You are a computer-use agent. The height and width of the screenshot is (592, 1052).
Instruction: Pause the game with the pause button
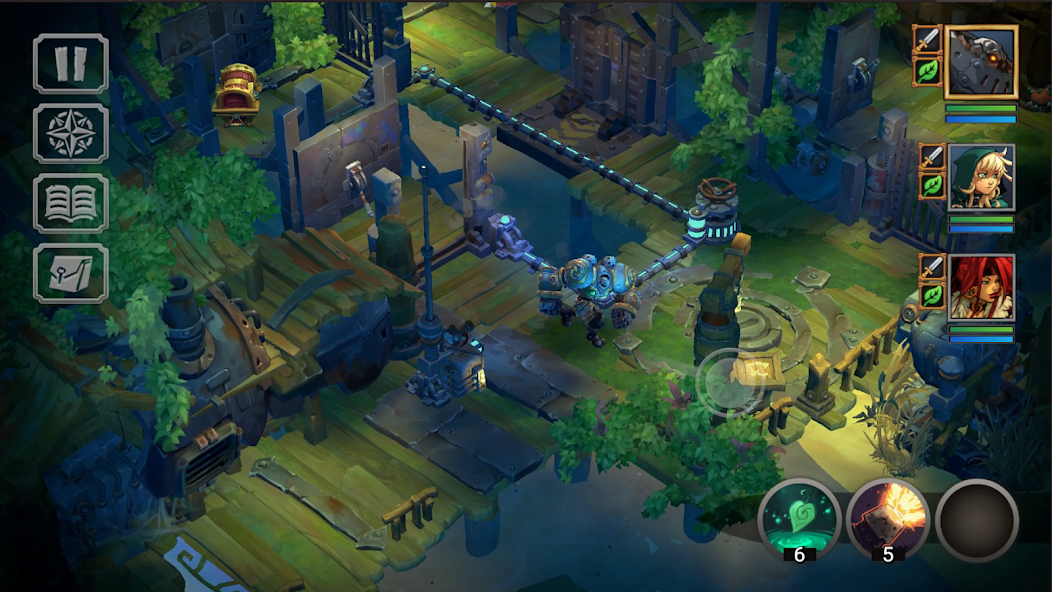(x=71, y=63)
